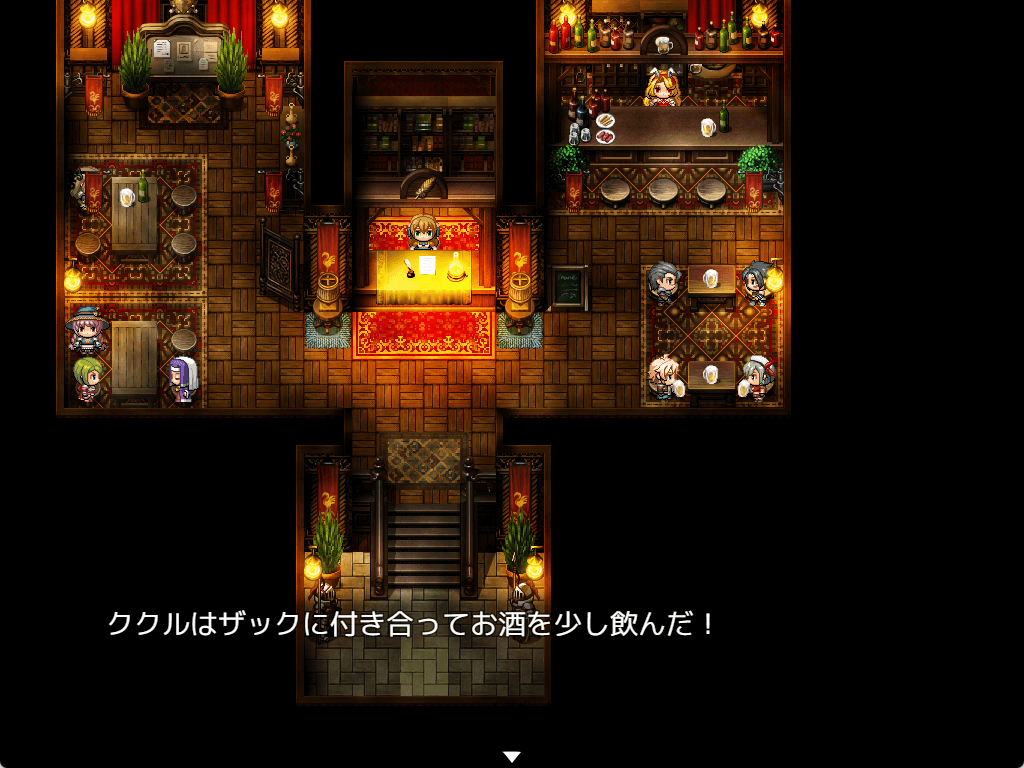Click the white dialogue continue arrow

coord(512,757)
